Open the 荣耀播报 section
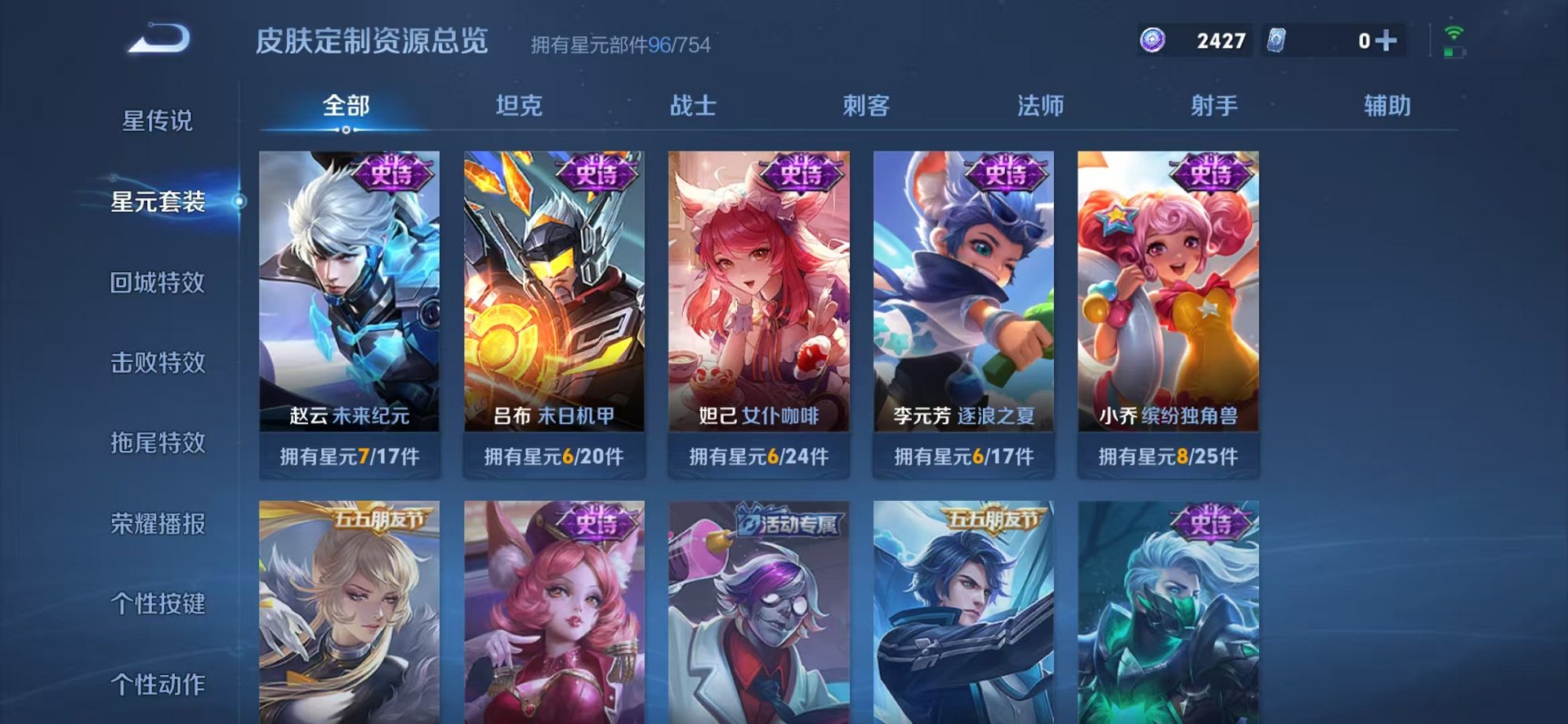 coord(158,524)
